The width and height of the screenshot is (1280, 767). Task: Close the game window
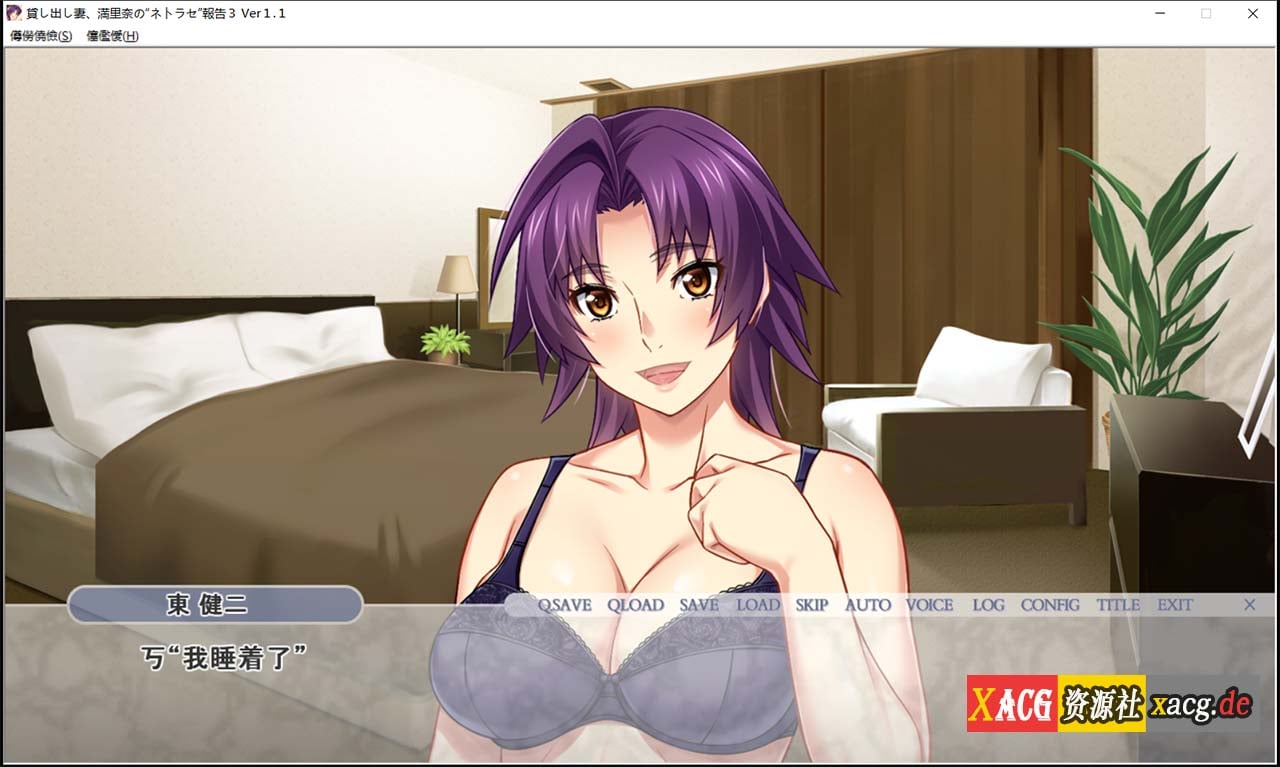click(1253, 14)
